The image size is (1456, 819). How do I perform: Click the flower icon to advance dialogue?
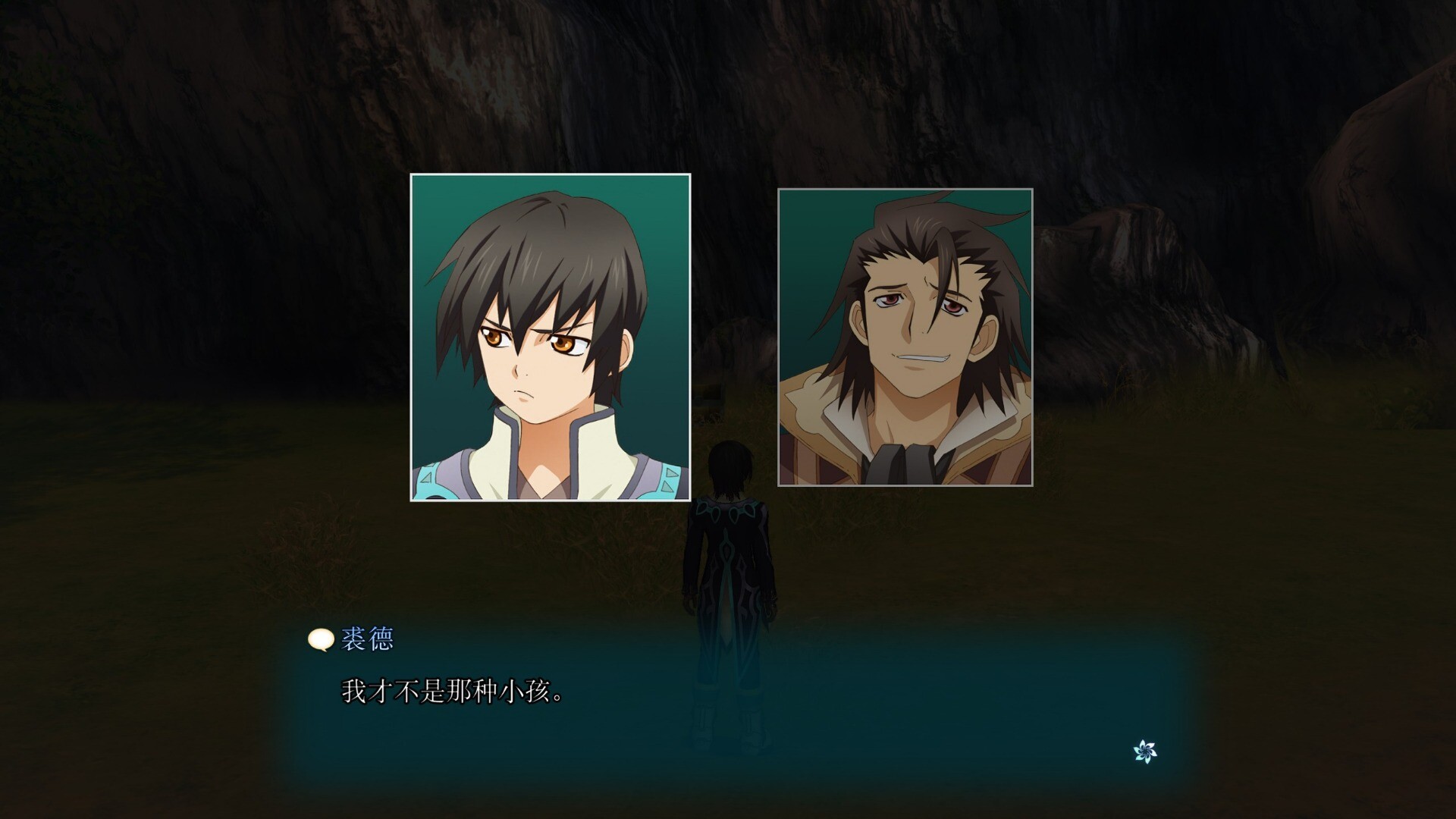[x=1145, y=752]
